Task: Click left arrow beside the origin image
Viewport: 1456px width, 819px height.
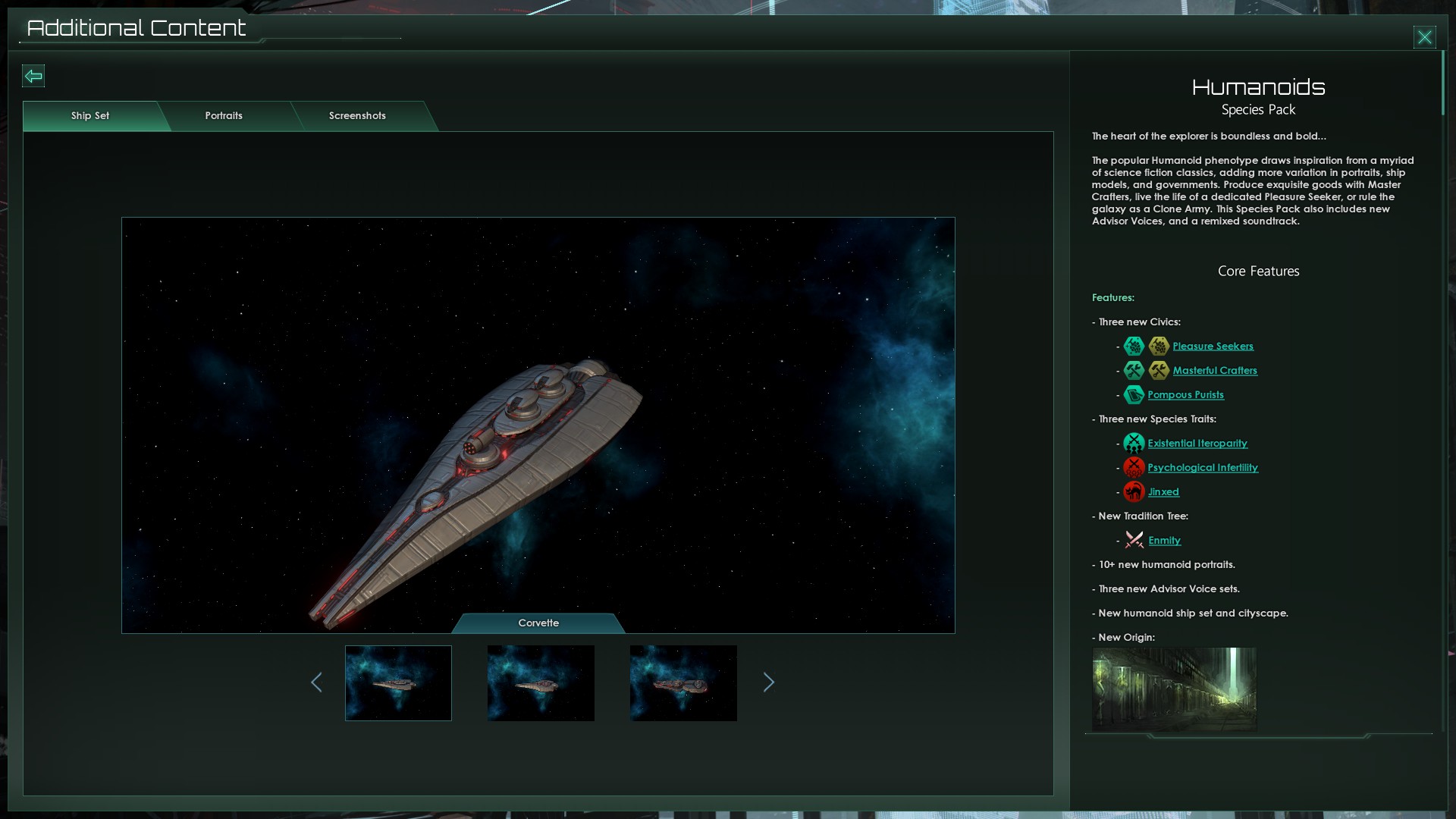Action: [x=1101, y=683]
